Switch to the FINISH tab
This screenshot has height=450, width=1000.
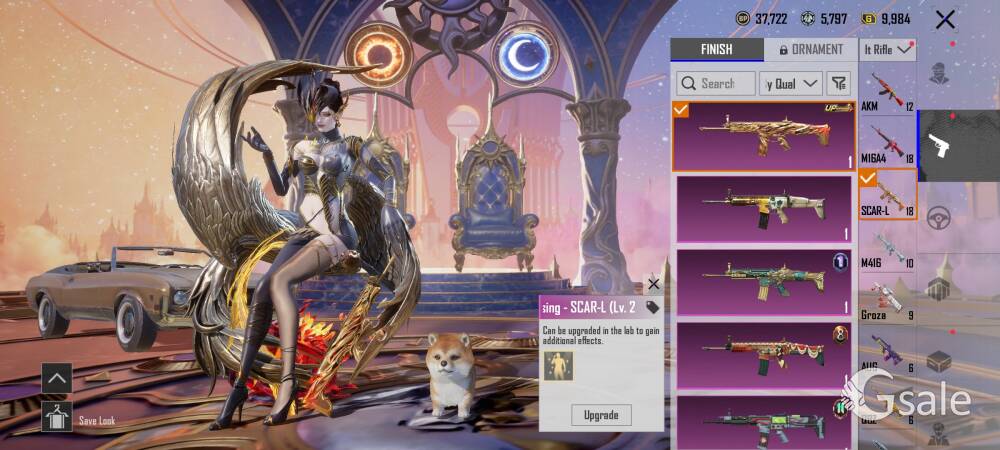pyautogui.click(x=716, y=49)
